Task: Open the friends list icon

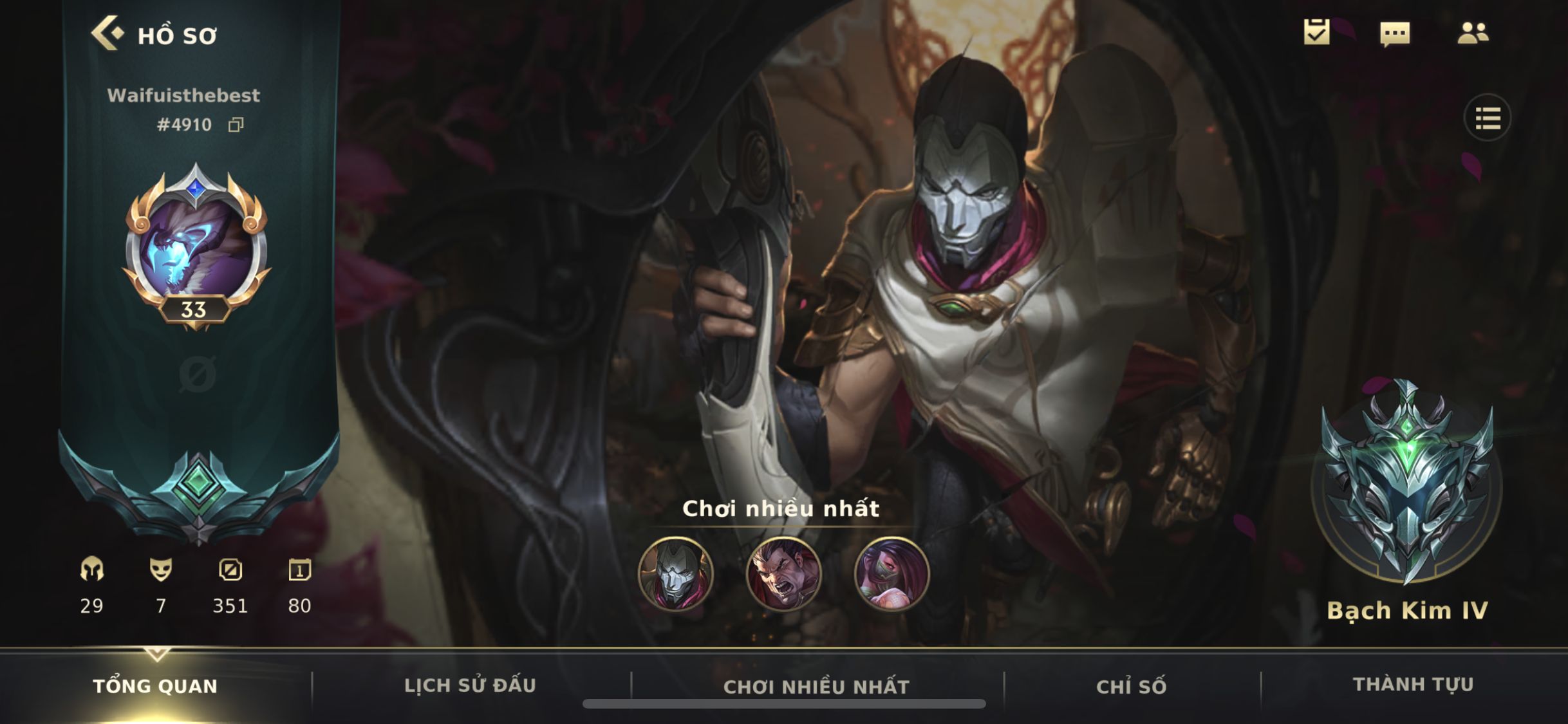Action: click(1473, 33)
